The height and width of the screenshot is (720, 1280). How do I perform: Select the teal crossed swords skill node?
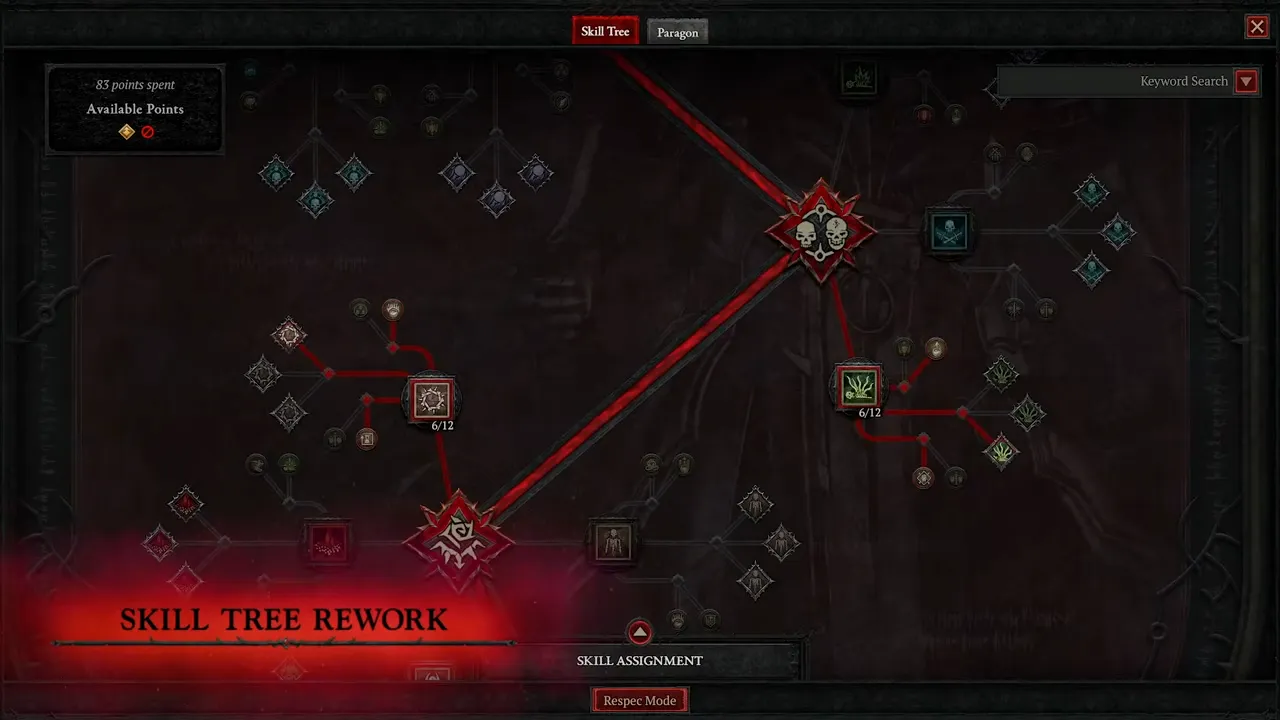coord(946,232)
